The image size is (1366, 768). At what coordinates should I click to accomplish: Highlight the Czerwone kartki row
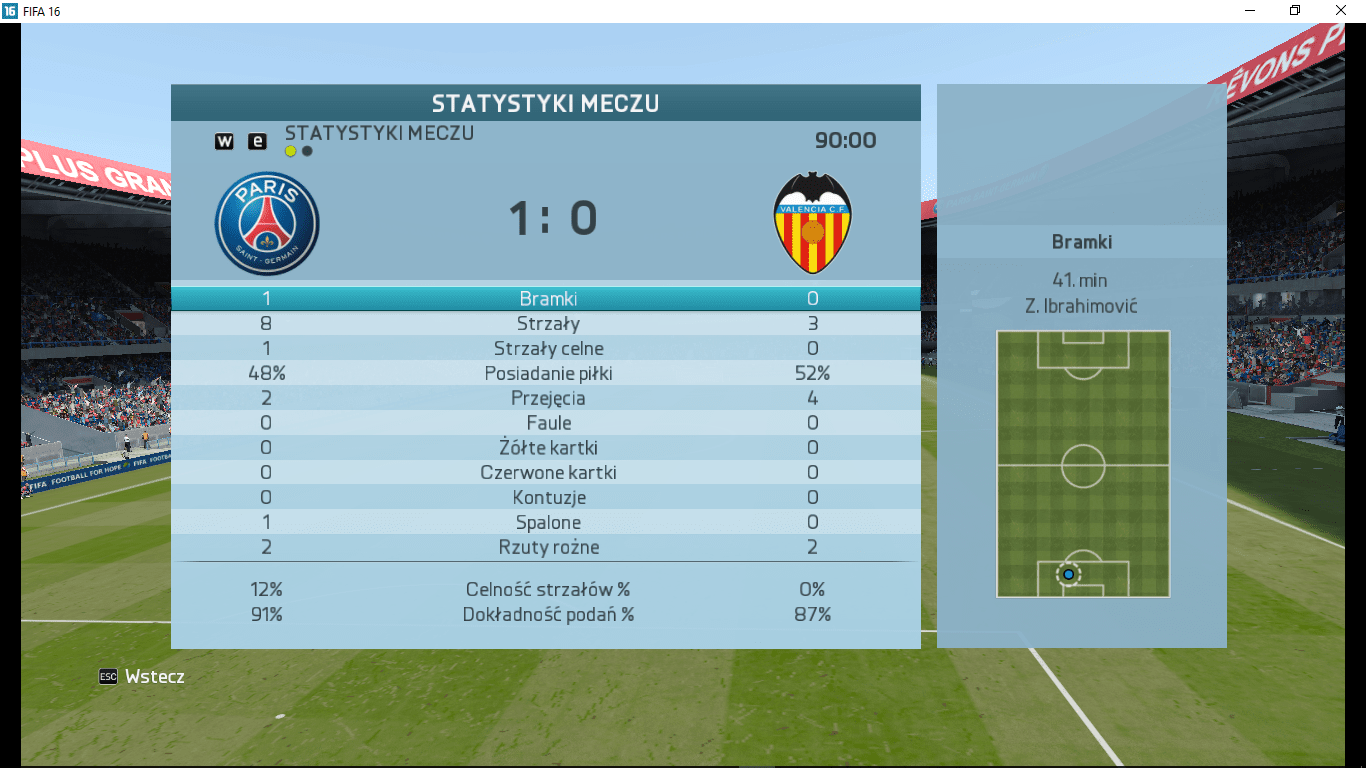548,473
